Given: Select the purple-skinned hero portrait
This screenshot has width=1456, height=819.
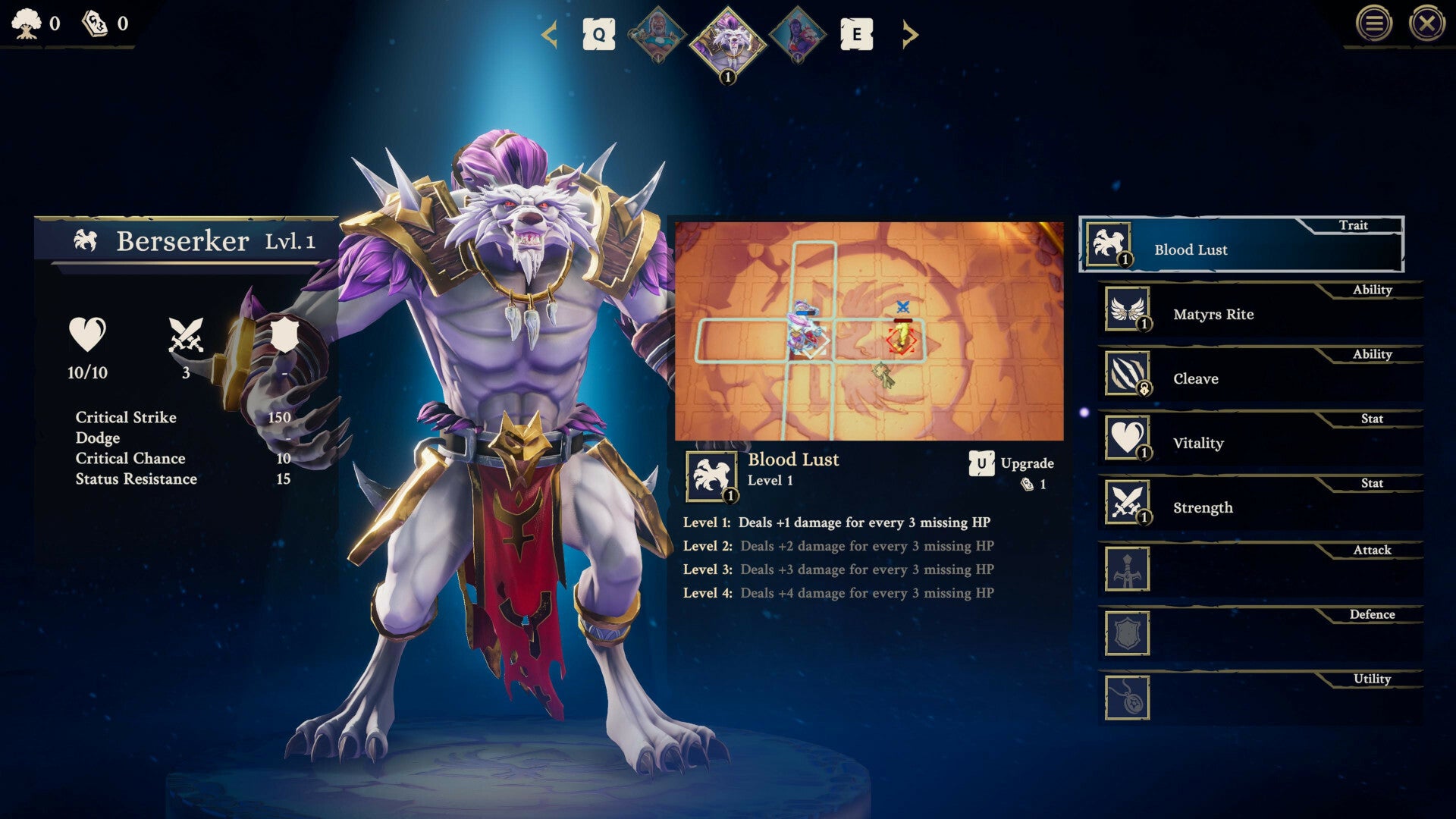Looking at the screenshot, I should tap(797, 35).
